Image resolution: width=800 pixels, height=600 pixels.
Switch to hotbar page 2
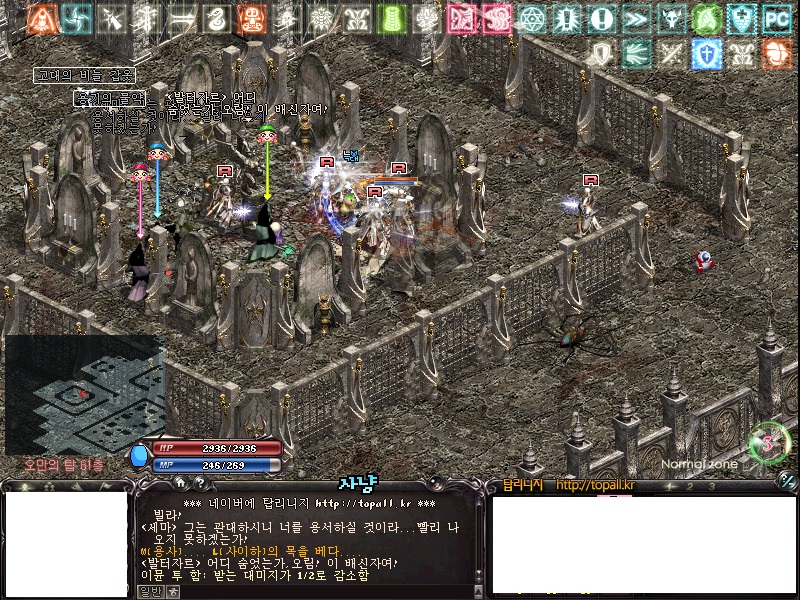pos(691,487)
